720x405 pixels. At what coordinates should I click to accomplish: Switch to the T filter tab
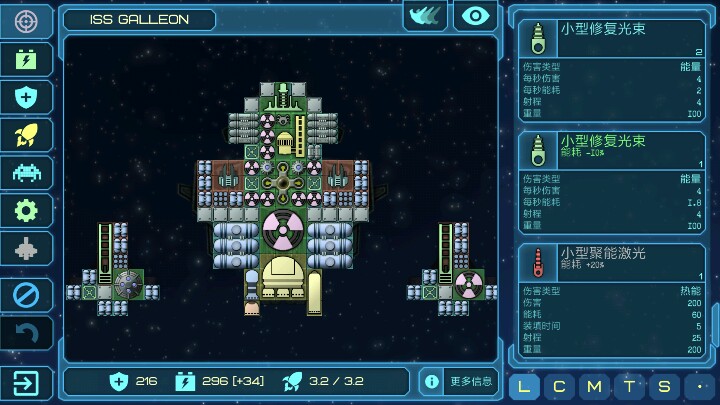tap(628, 386)
